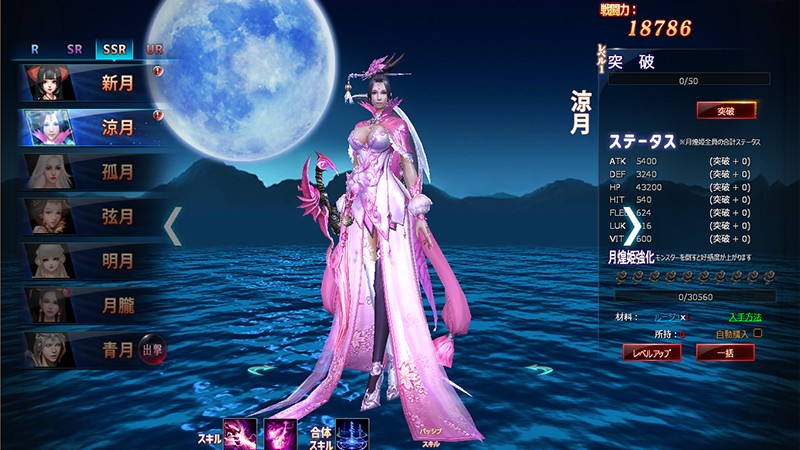Rotate the character with the left curved arrow
The width and height of the screenshot is (800, 450).
click(x=262, y=370)
